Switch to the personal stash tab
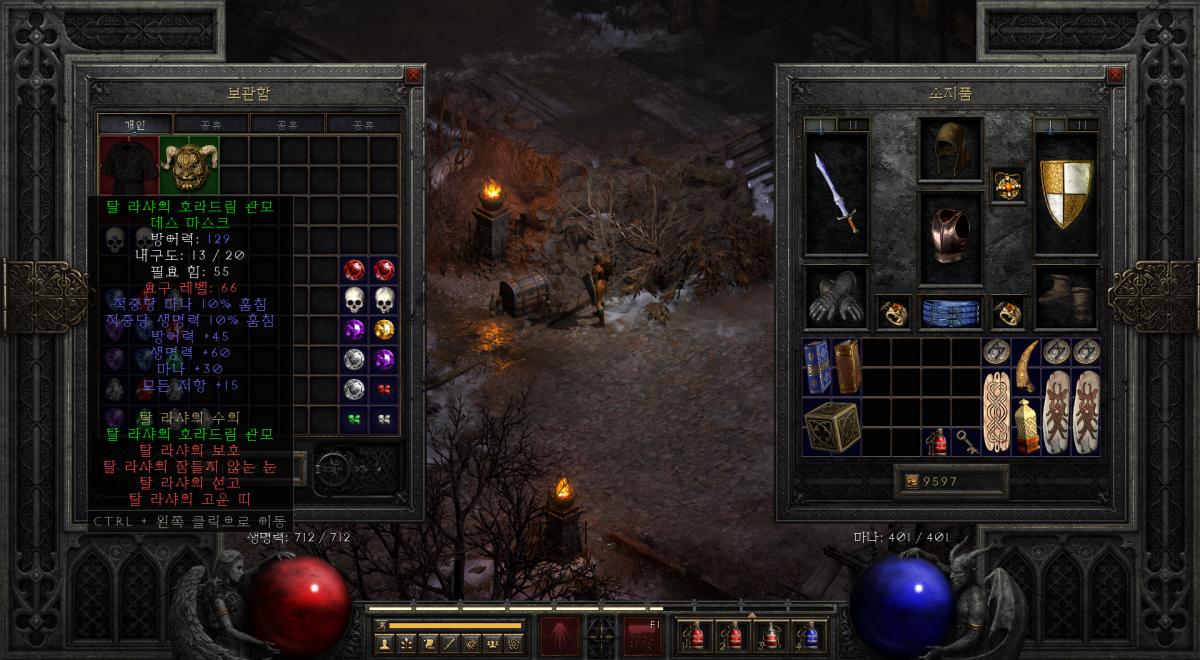Screen dimensions: 1200x660 135,124
